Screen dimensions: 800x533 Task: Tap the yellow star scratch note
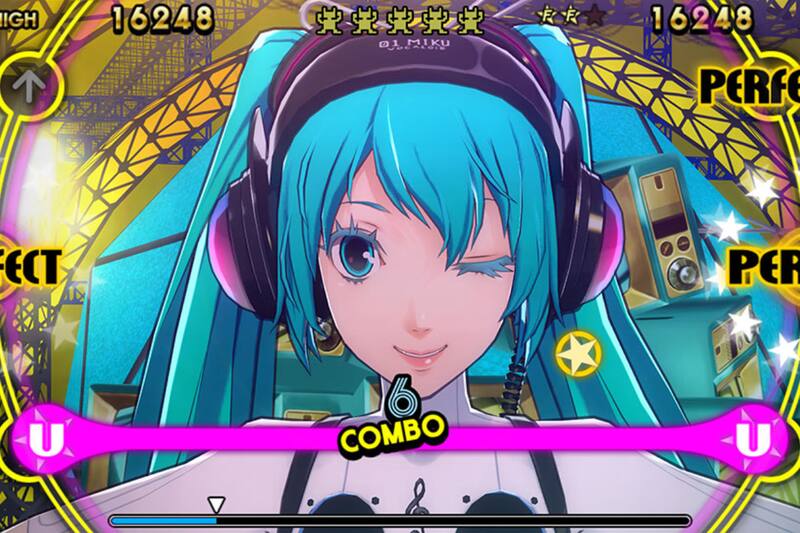(578, 353)
